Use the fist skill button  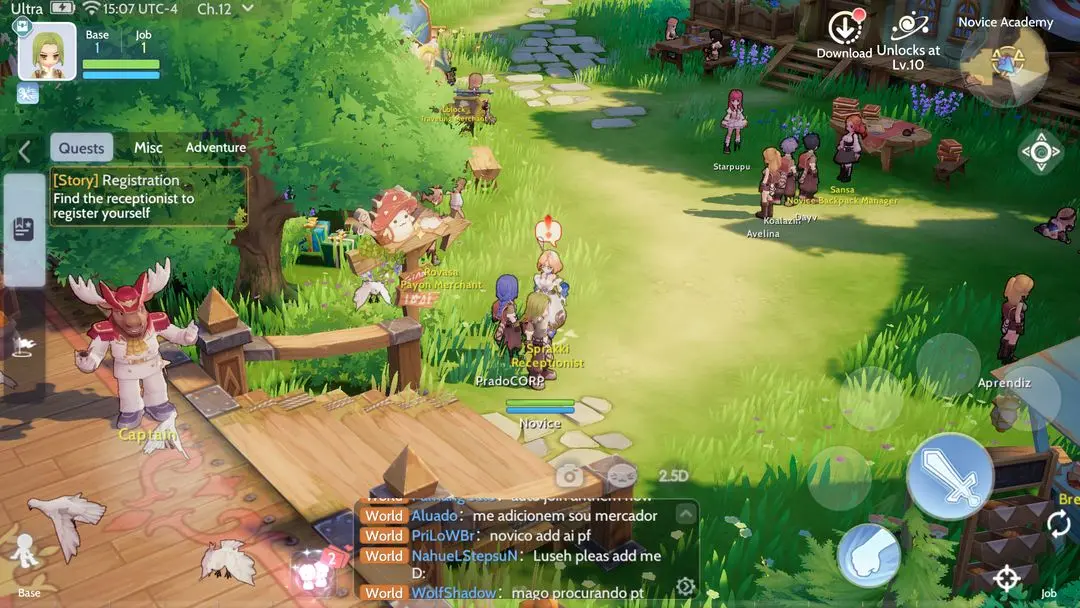click(868, 556)
